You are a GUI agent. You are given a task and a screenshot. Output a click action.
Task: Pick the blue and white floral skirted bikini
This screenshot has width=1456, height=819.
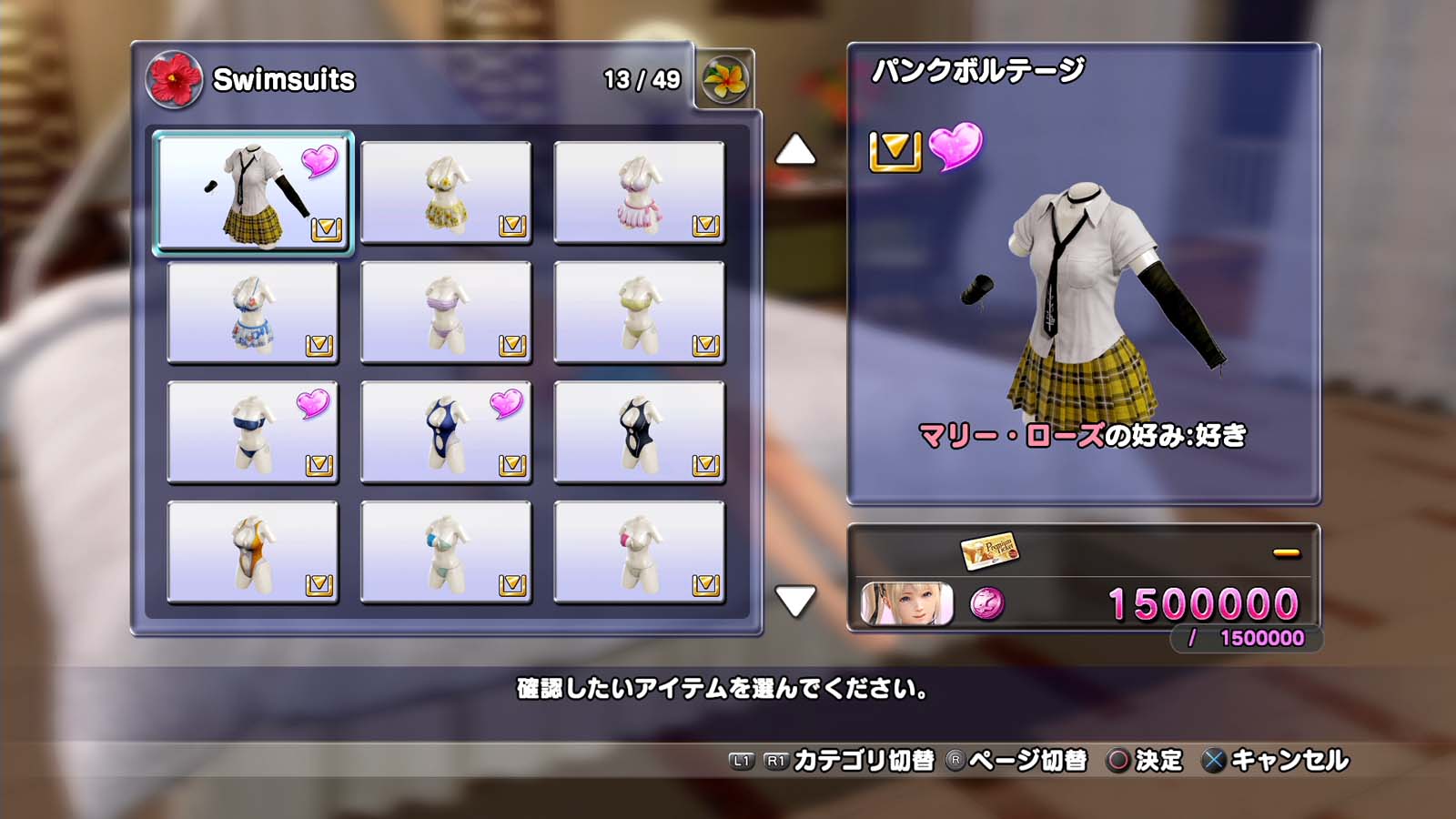pyautogui.click(x=253, y=313)
